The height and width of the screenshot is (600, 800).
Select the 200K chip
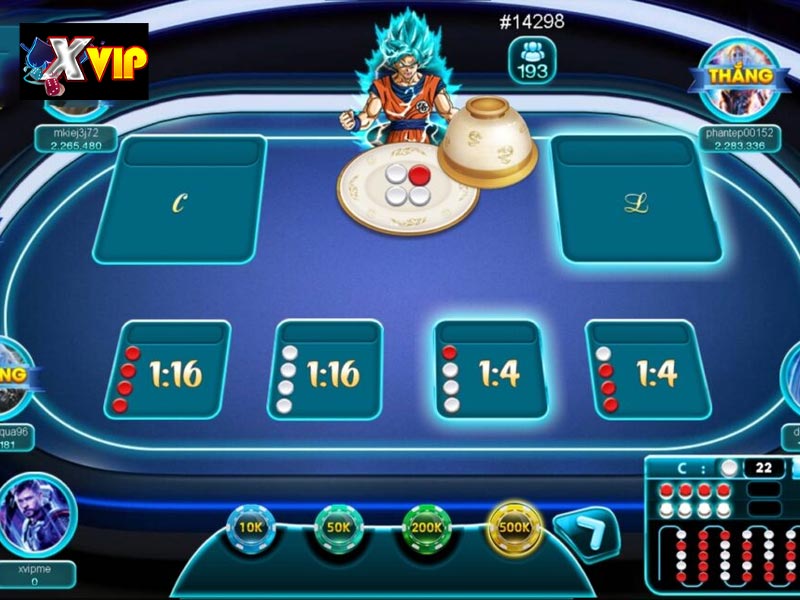click(427, 527)
